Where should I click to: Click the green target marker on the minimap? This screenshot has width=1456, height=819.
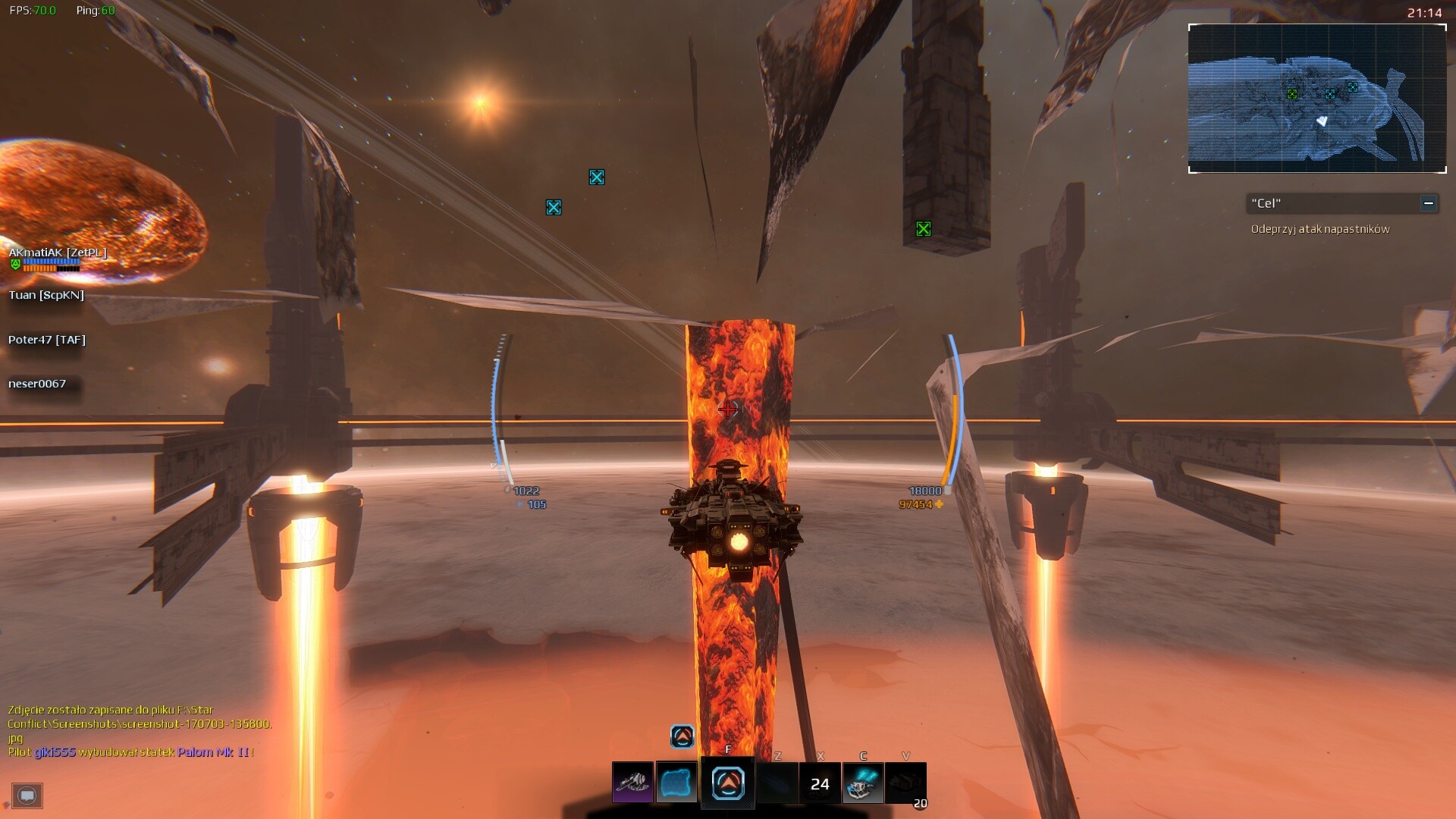click(1291, 94)
